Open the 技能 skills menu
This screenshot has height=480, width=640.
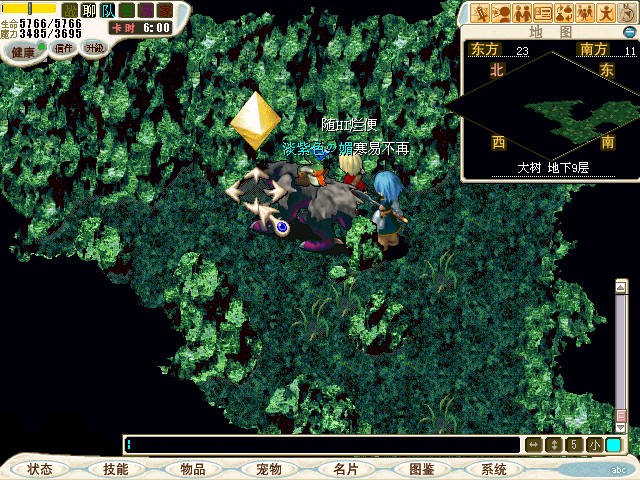pyautogui.click(x=116, y=469)
